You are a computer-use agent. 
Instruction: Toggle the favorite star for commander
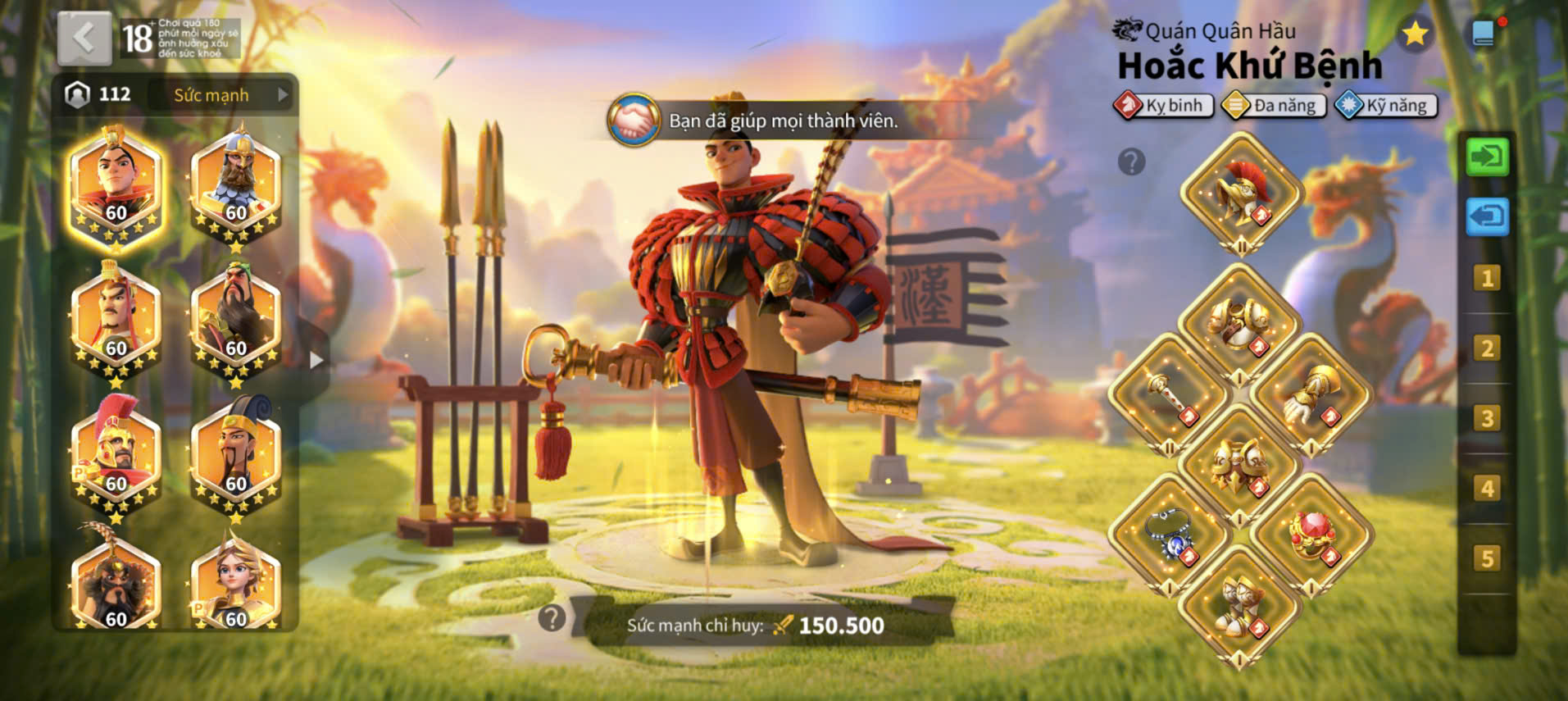coord(1415,34)
